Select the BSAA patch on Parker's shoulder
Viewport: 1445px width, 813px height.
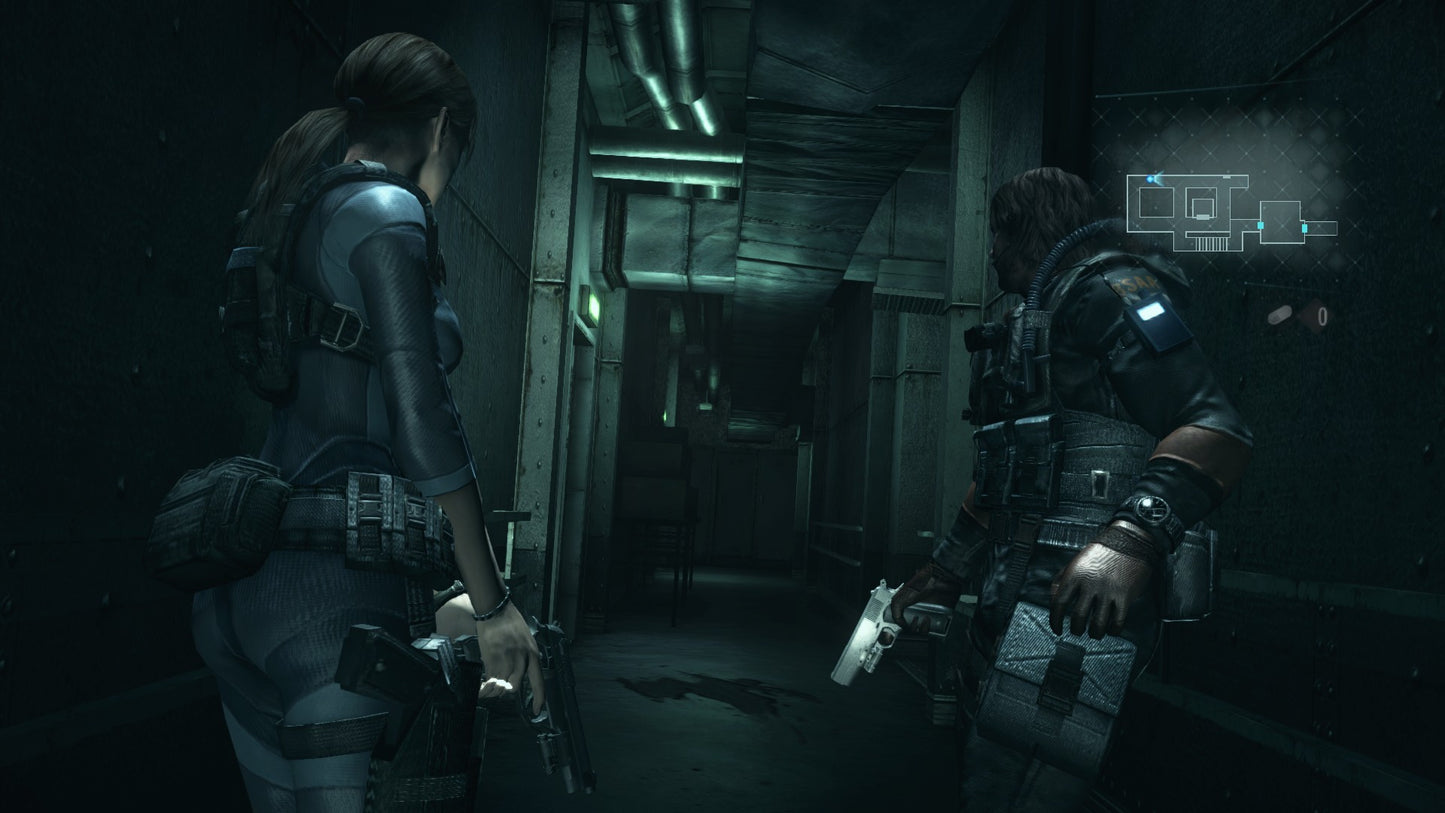click(1136, 284)
